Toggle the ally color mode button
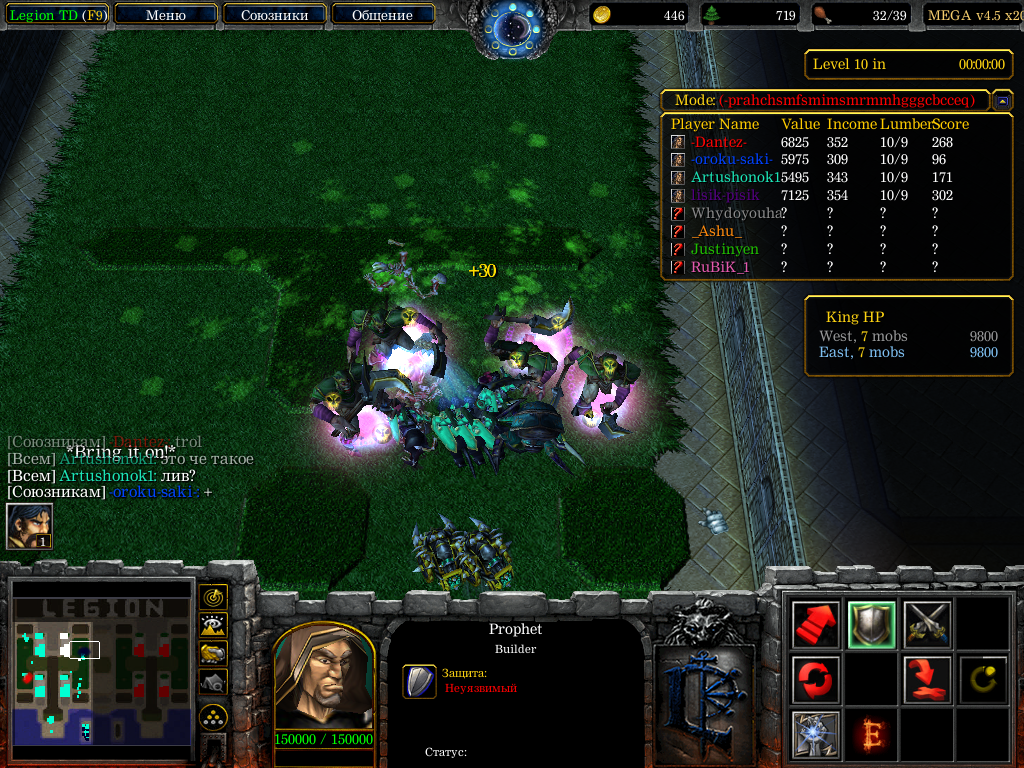The width and height of the screenshot is (1024, 768). pyautogui.click(x=213, y=653)
